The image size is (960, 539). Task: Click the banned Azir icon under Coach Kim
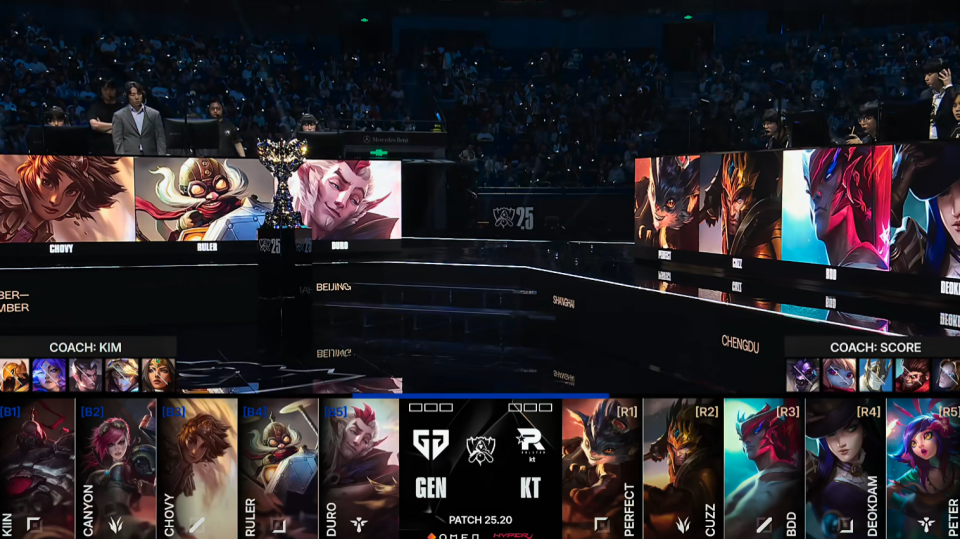[x=14, y=375]
